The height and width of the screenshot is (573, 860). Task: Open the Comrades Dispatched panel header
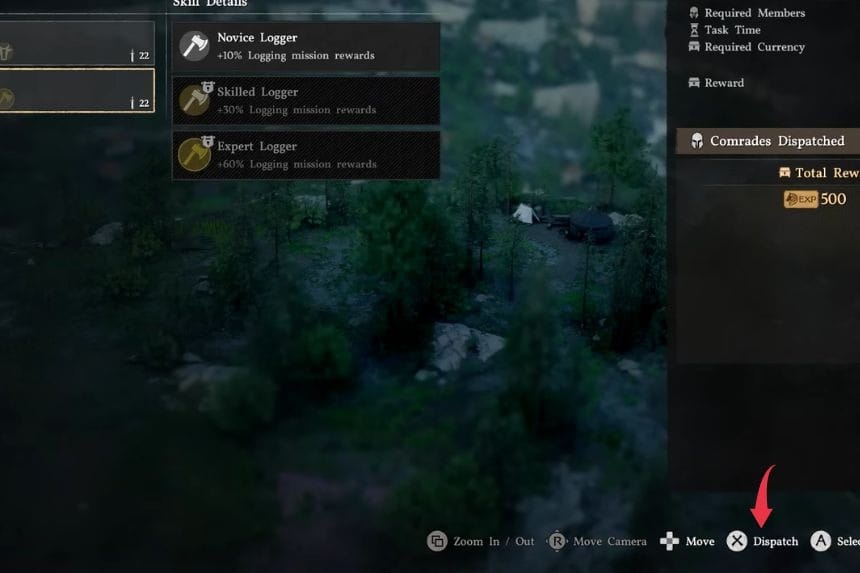tap(768, 141)
